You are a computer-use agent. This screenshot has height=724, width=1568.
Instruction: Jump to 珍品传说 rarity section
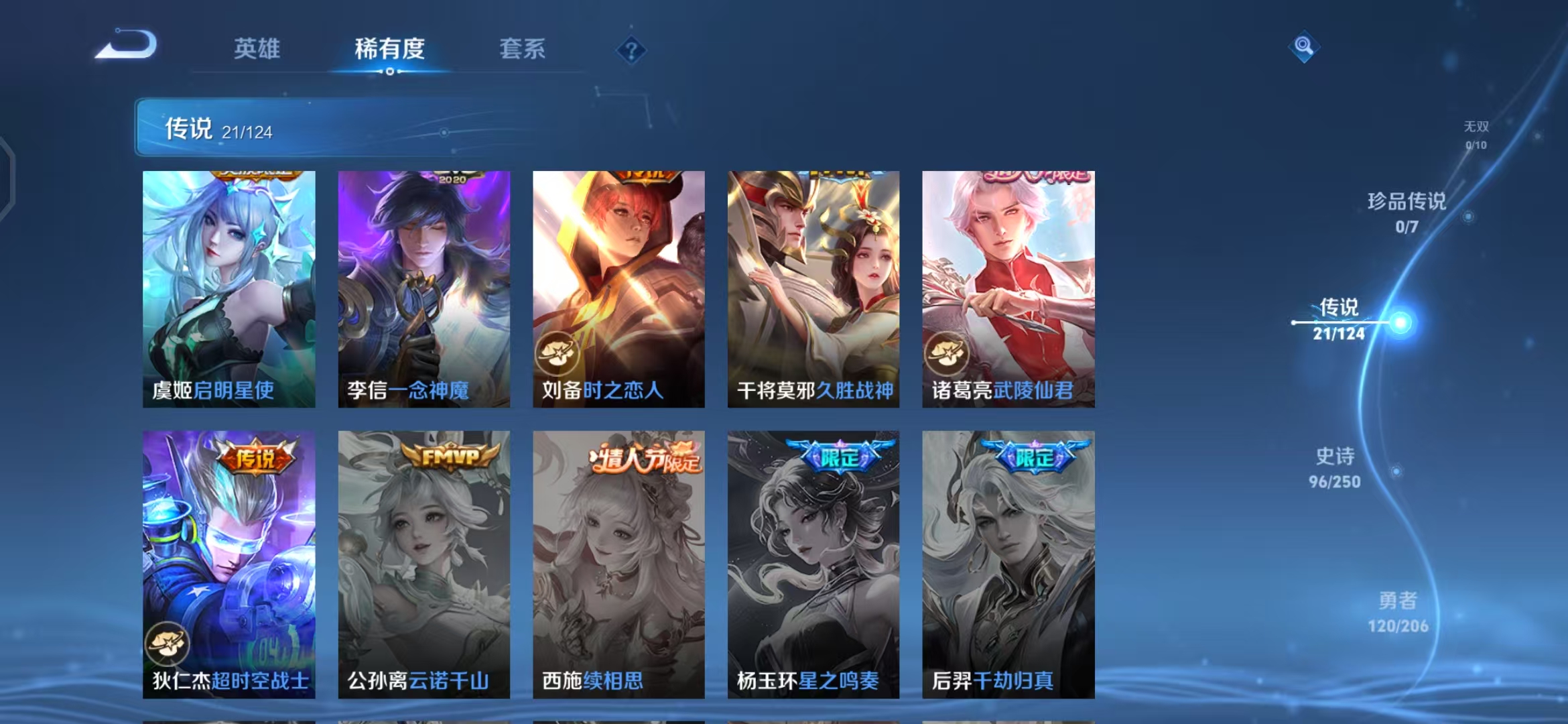coord(1407,213)
